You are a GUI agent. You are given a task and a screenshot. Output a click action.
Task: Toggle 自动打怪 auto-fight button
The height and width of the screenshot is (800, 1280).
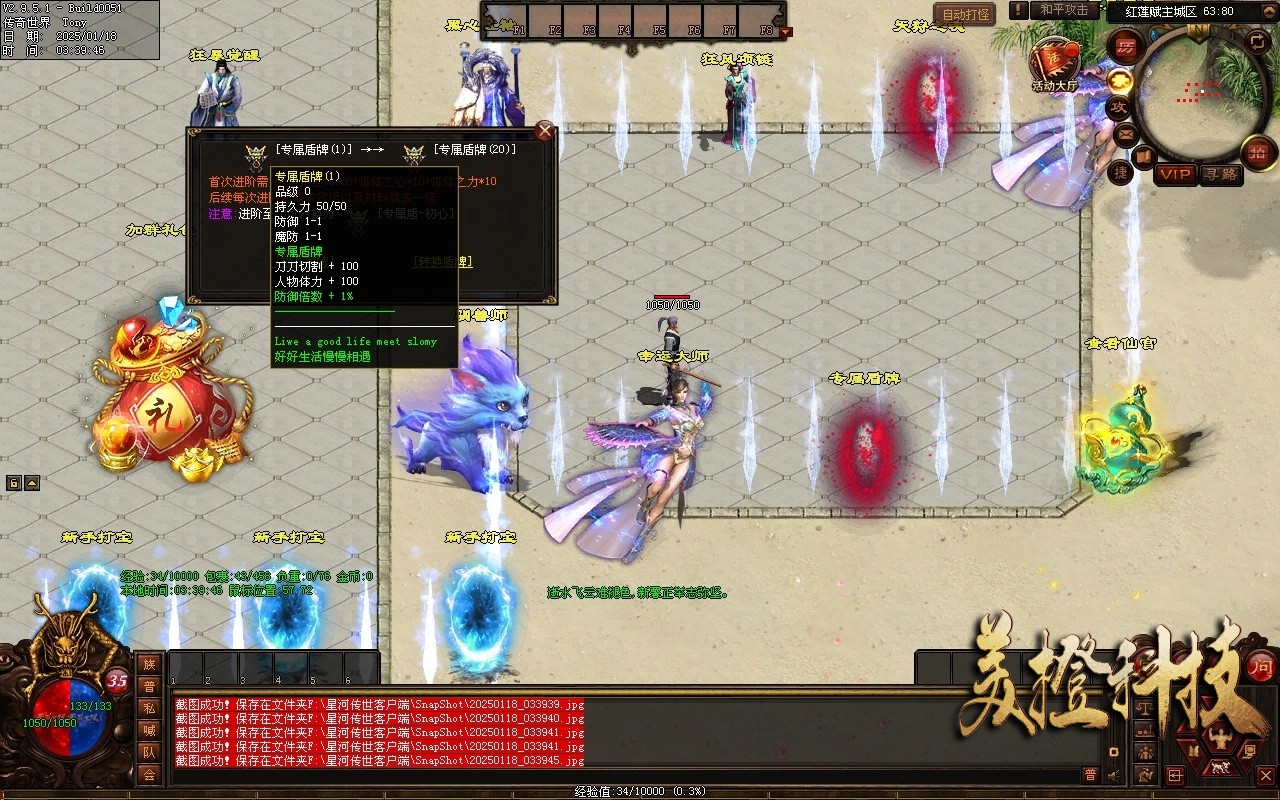point(965,14)
